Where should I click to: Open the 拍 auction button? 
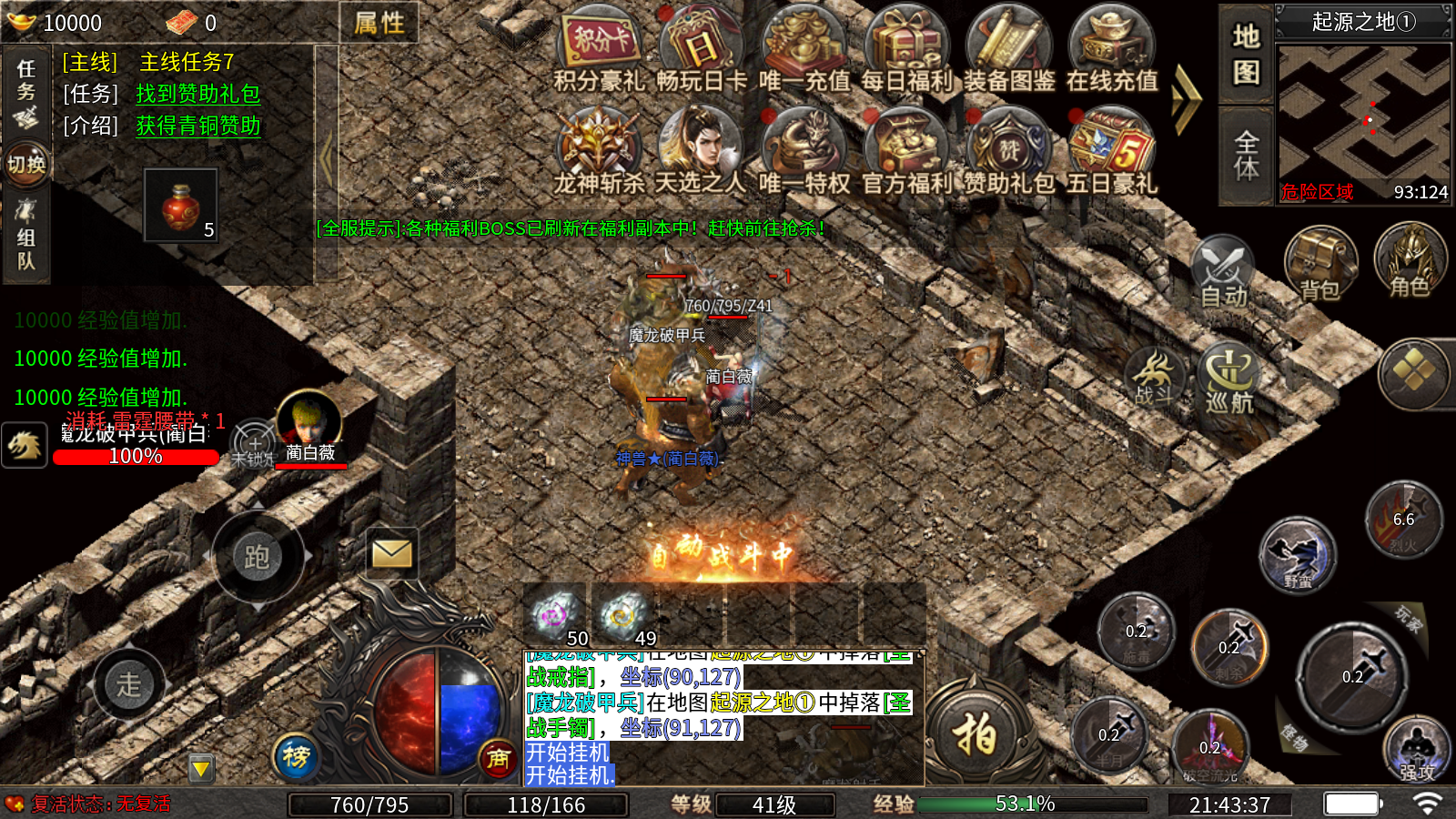click(x=976, y=733)
